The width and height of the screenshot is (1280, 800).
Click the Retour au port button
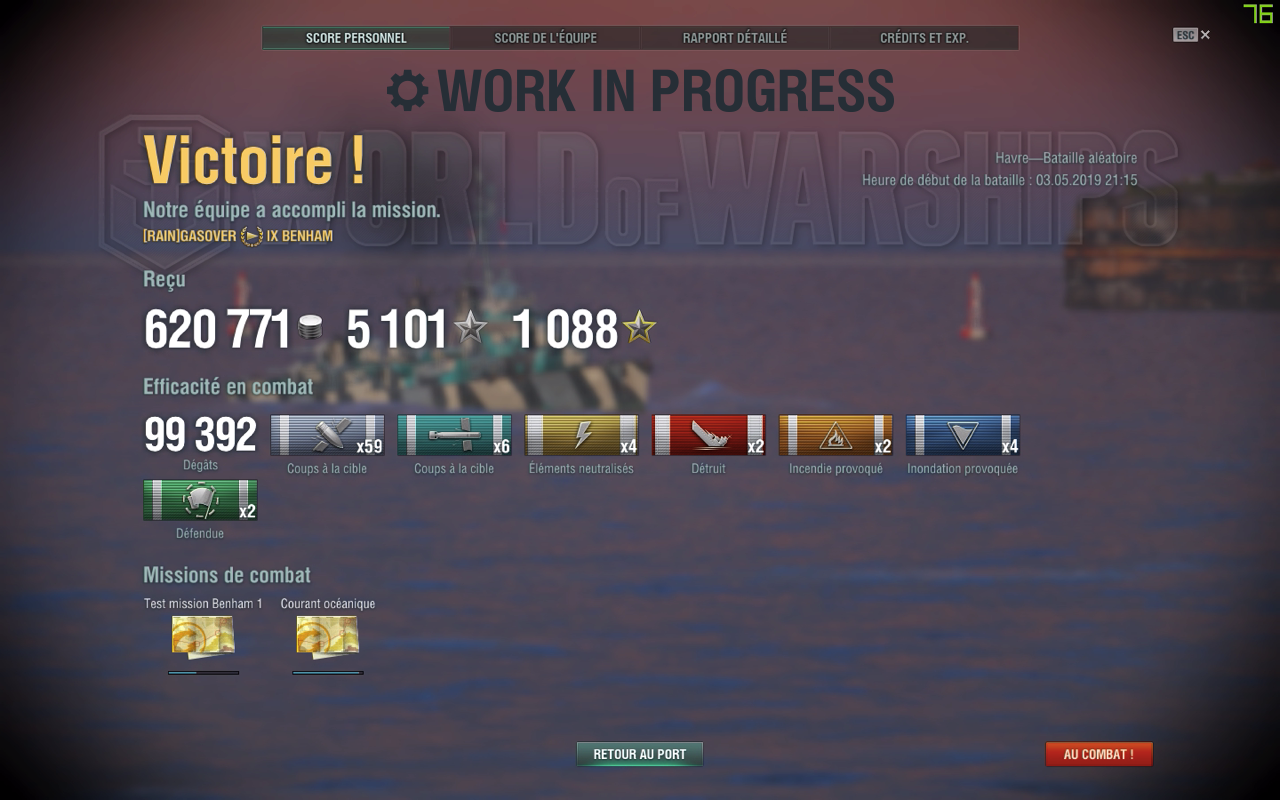point(640,754)
